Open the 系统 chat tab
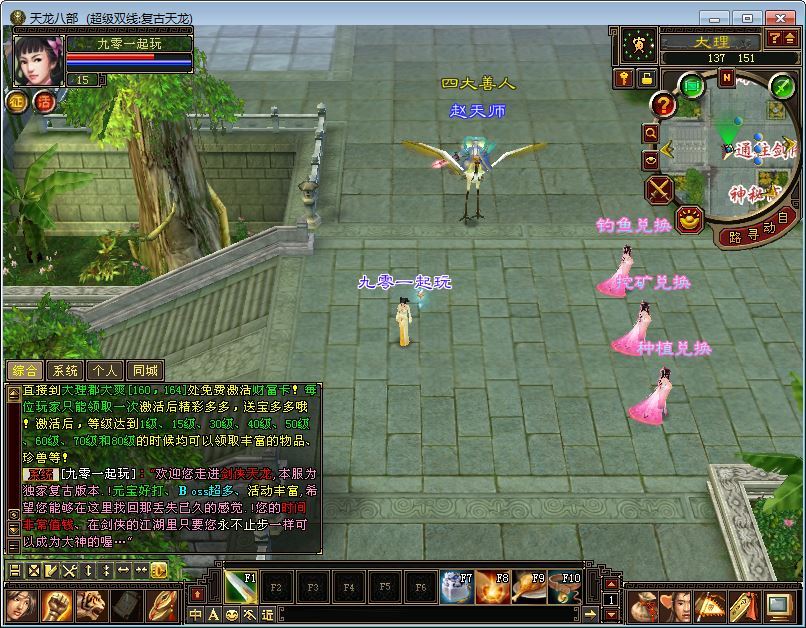Viewport: 806px width, 628px height. tap(65, 371)
